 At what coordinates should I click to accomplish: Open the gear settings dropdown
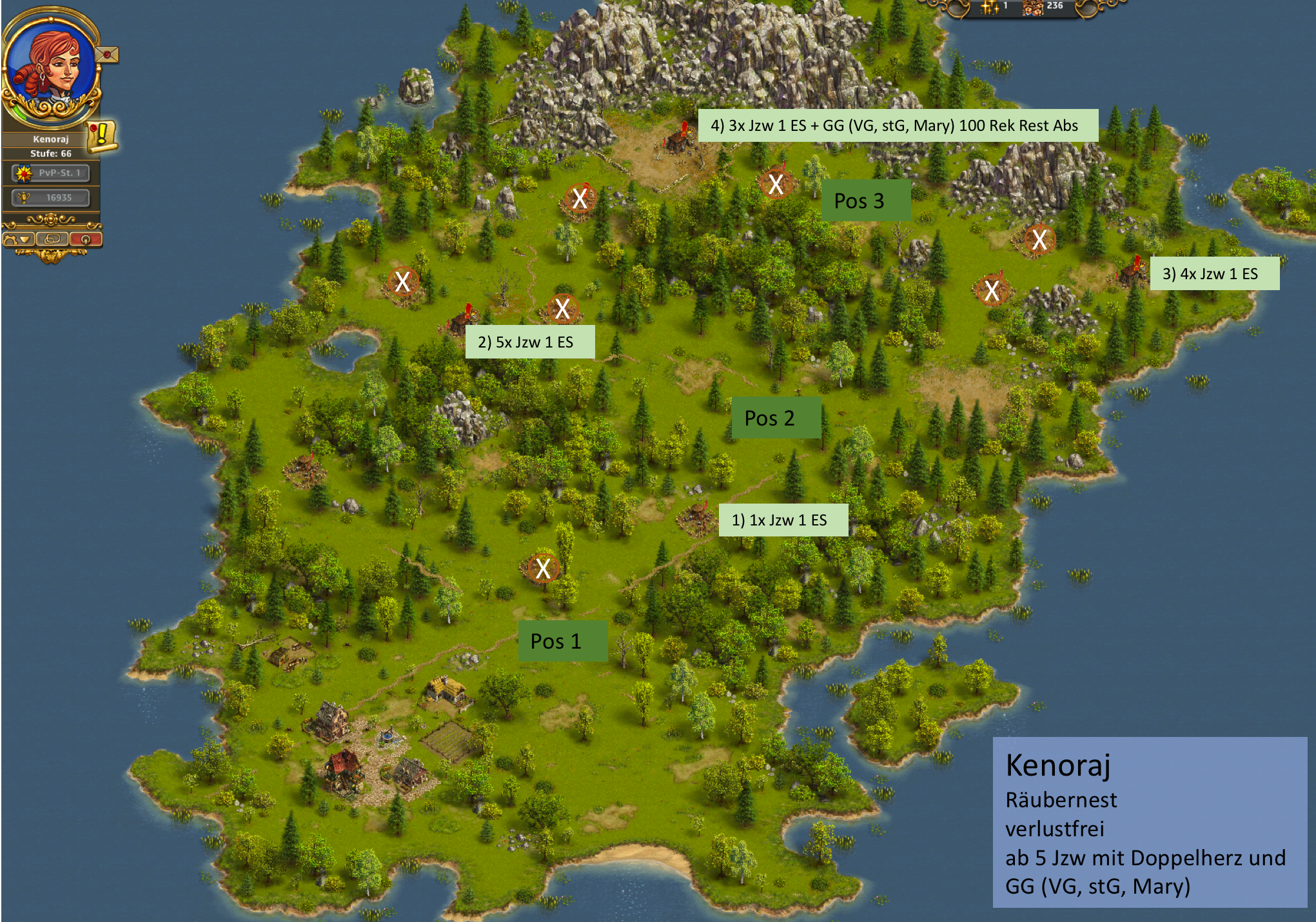coord(18,239)
